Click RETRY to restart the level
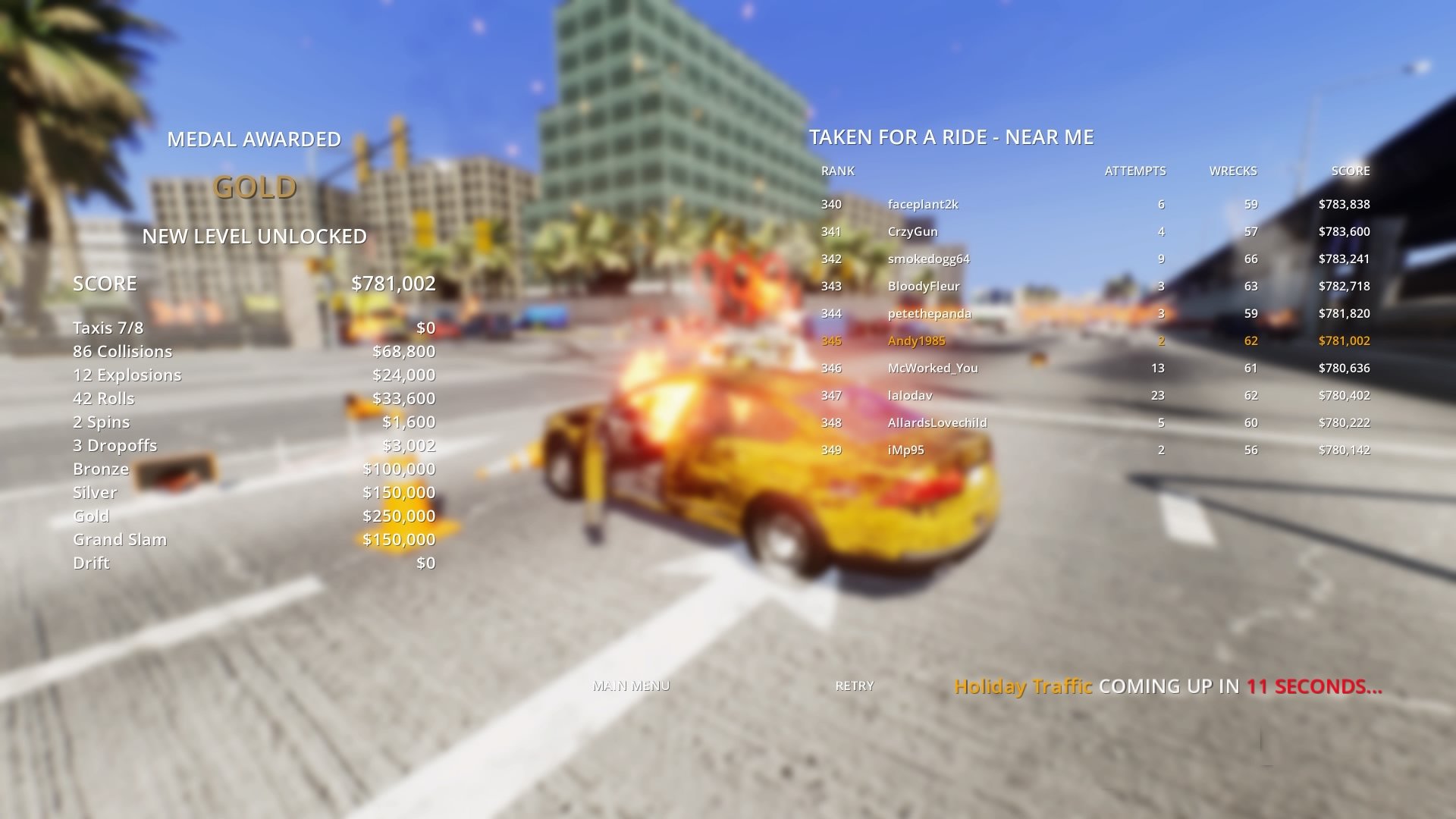 click(853, 686)
